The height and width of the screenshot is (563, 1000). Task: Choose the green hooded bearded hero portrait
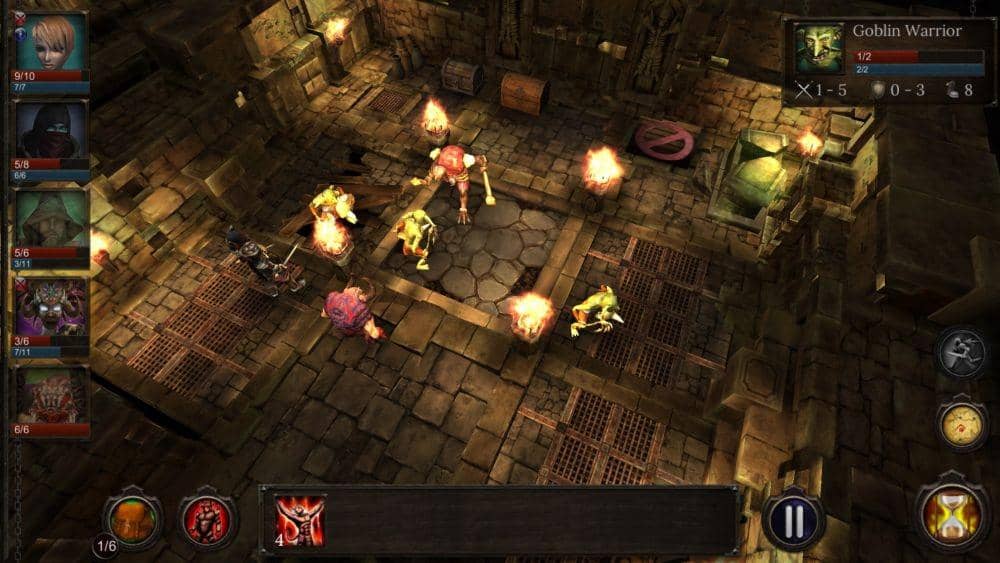pyautogui.click(x=52, y=219)
